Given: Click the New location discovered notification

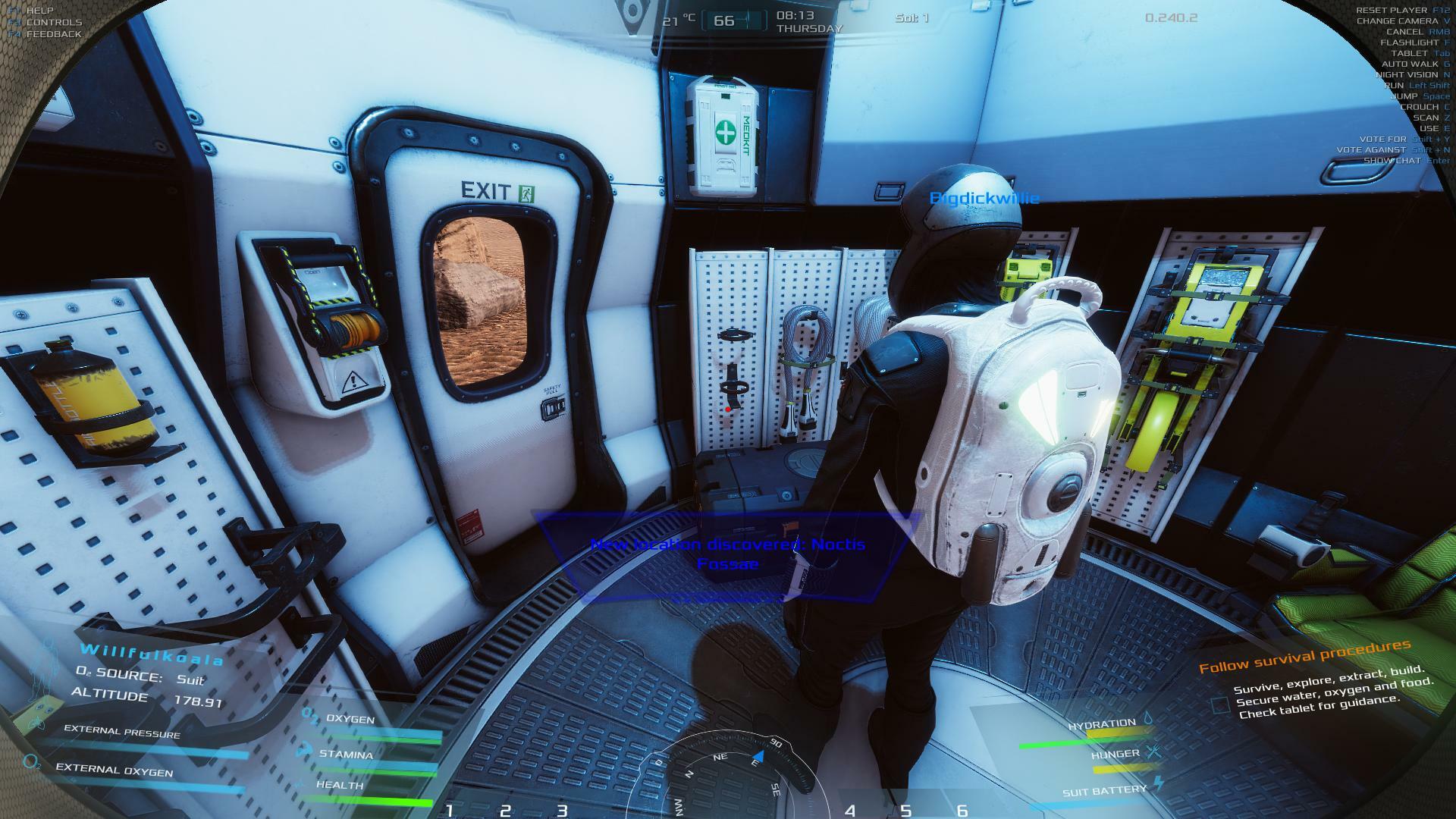Looking at the screenshot, I should click(x=727, y=554).
